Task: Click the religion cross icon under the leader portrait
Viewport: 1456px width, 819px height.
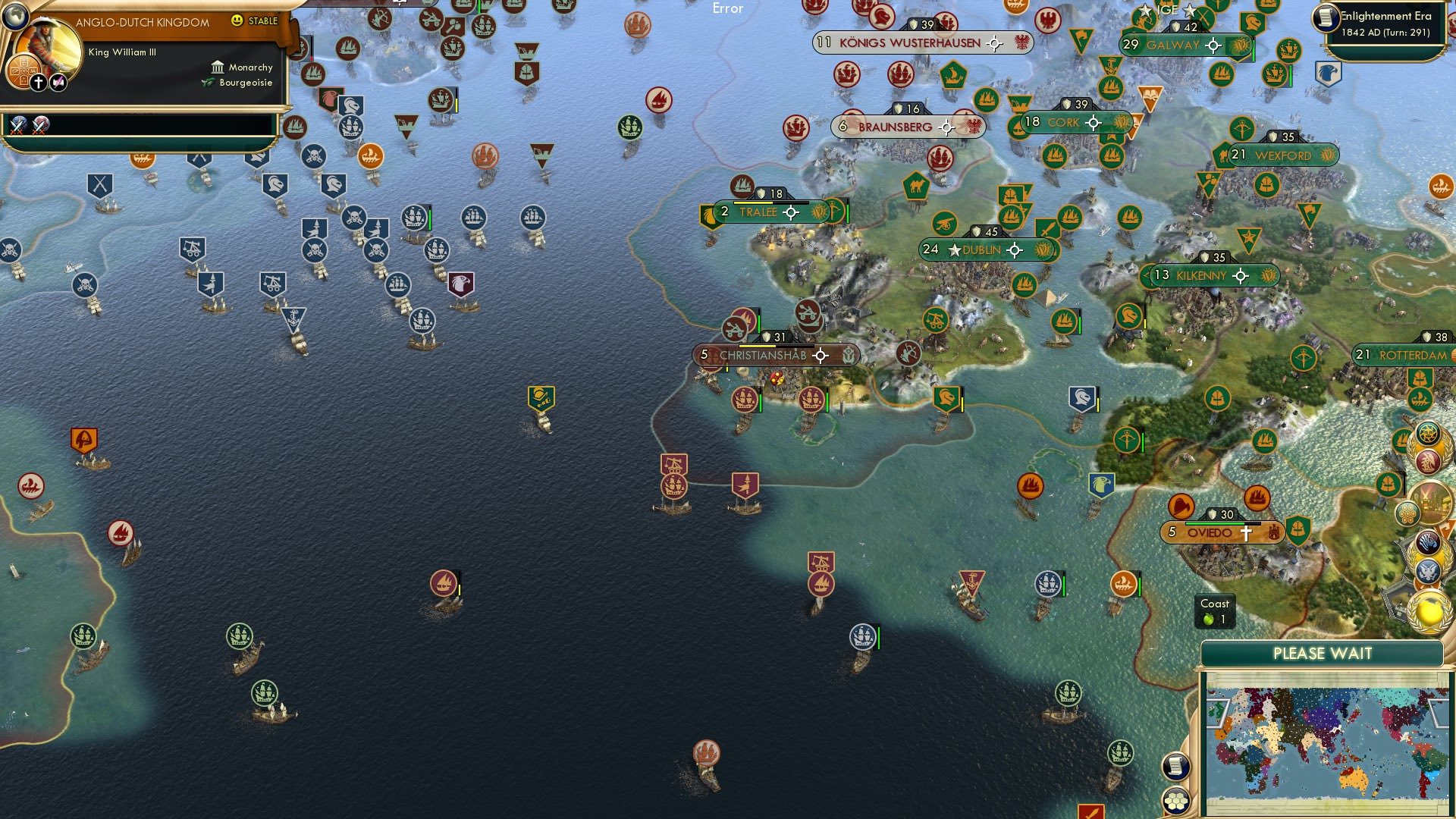Action: pyautogui.click(x=39, y=83)
